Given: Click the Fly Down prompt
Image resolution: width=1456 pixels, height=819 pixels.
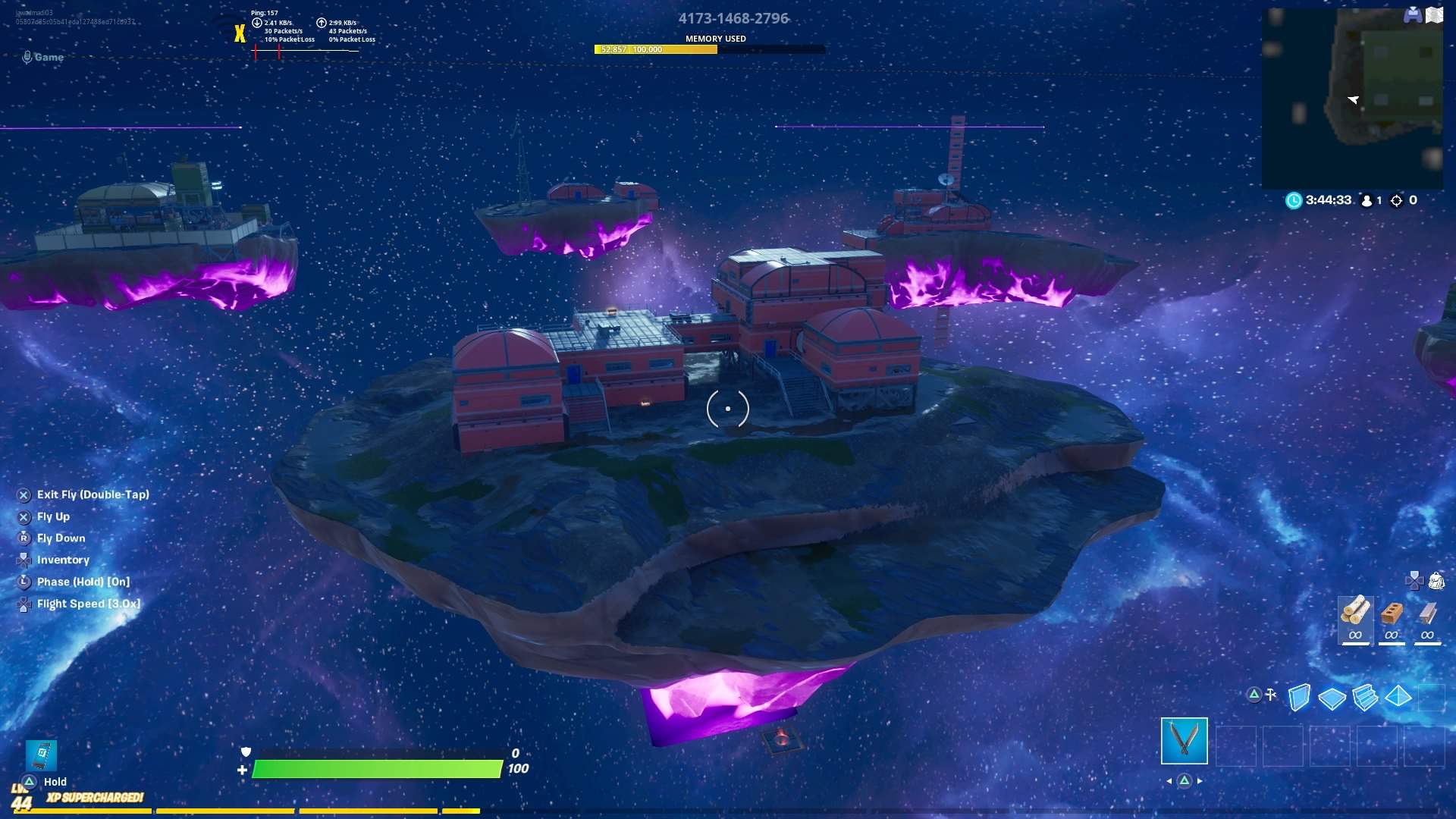Looking at the screenshot, I should point(59,538).
